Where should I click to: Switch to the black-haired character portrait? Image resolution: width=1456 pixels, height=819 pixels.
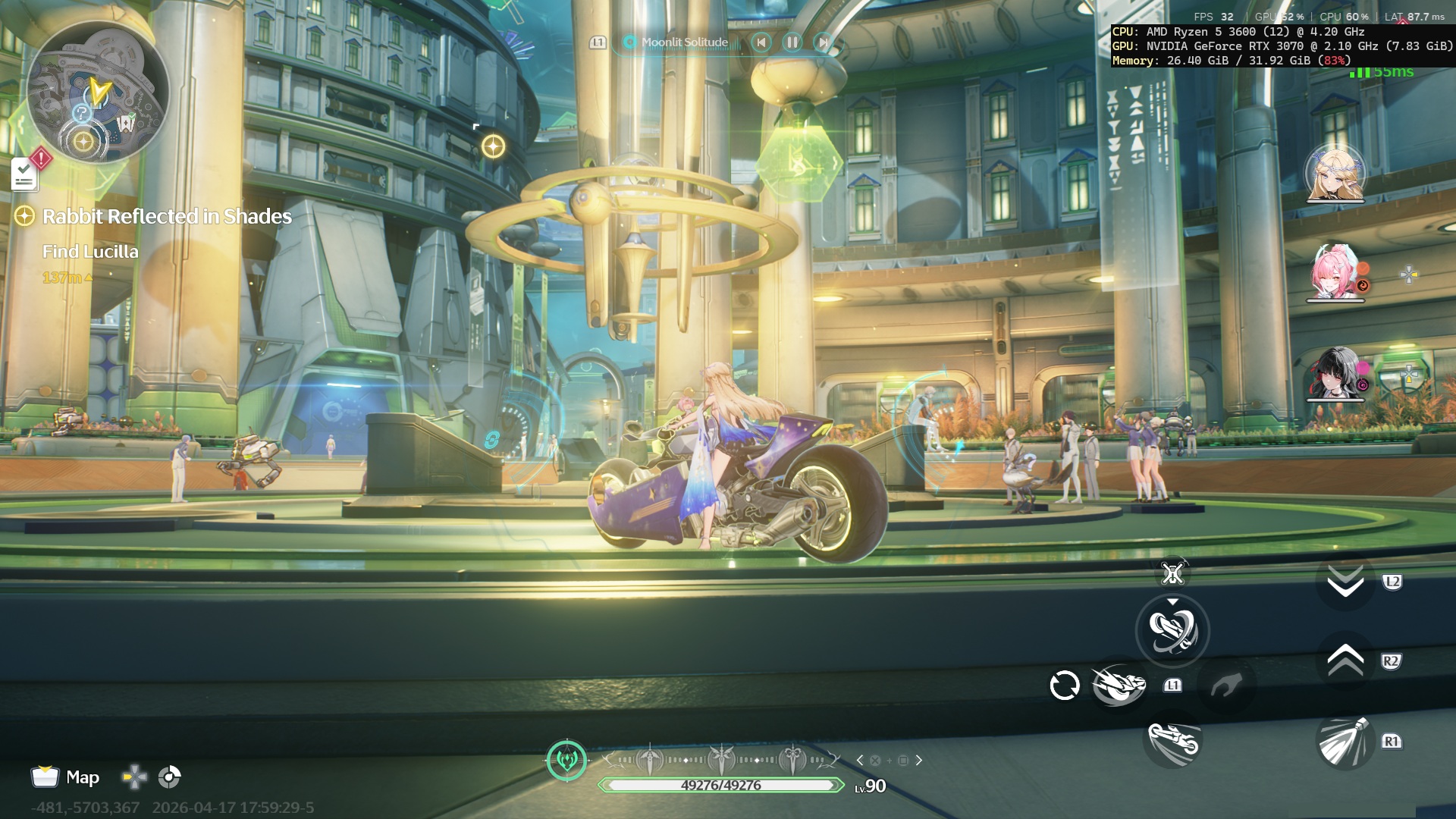point(1335,373)
